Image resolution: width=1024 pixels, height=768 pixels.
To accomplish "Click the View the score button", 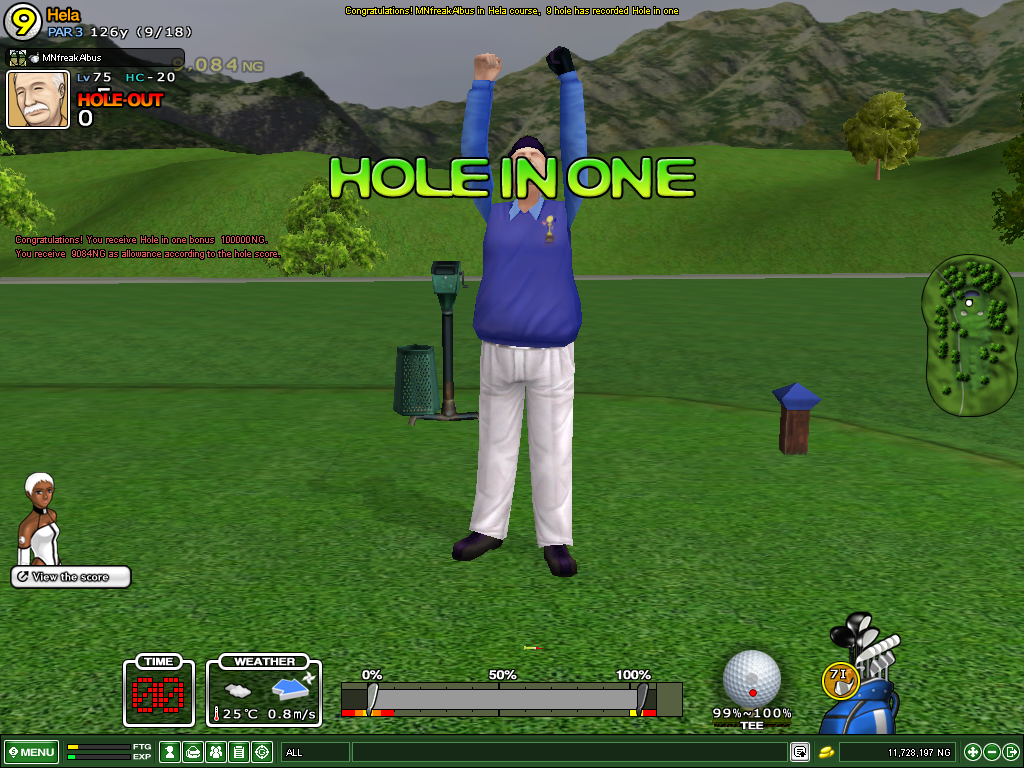I will tap(71, 577).
